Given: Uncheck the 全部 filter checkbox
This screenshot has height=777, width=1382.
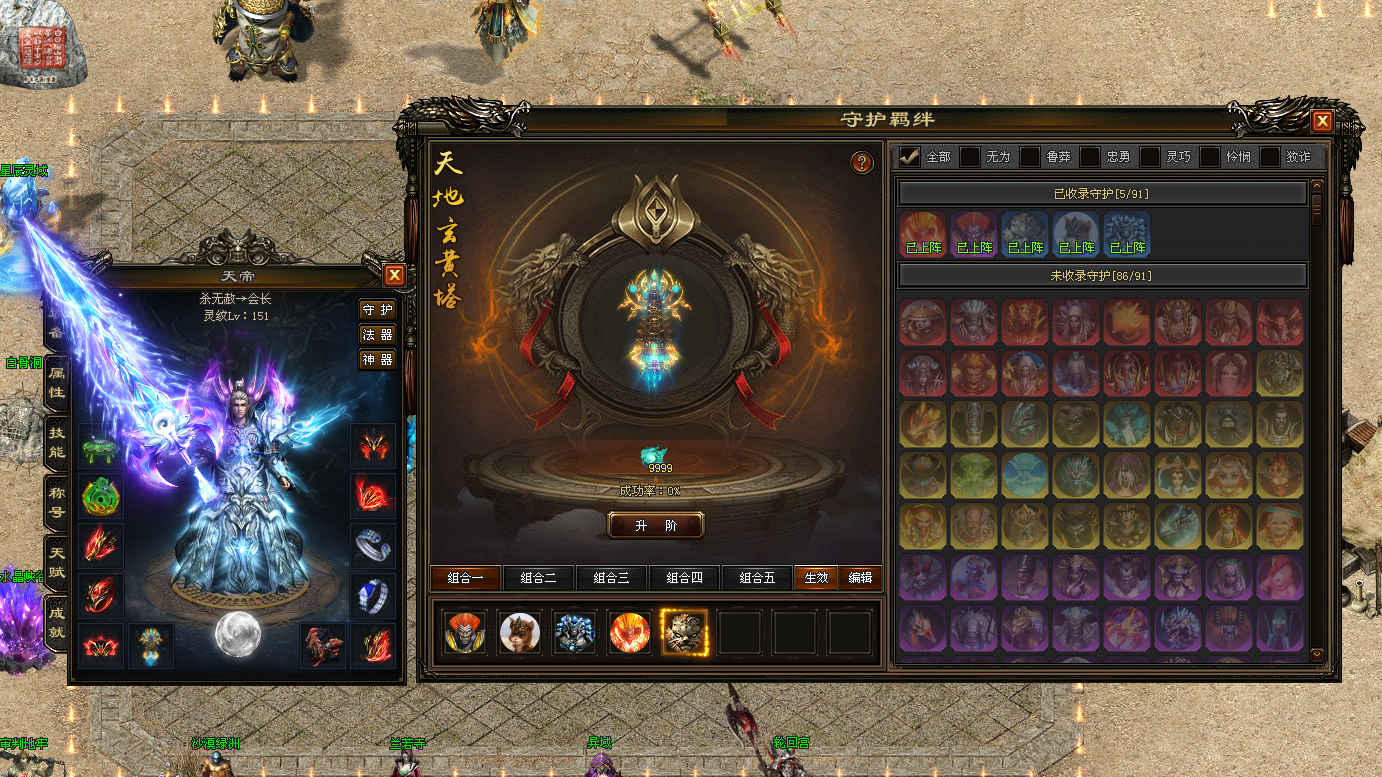Looking at the screenshot, I should tap(910, 157).
